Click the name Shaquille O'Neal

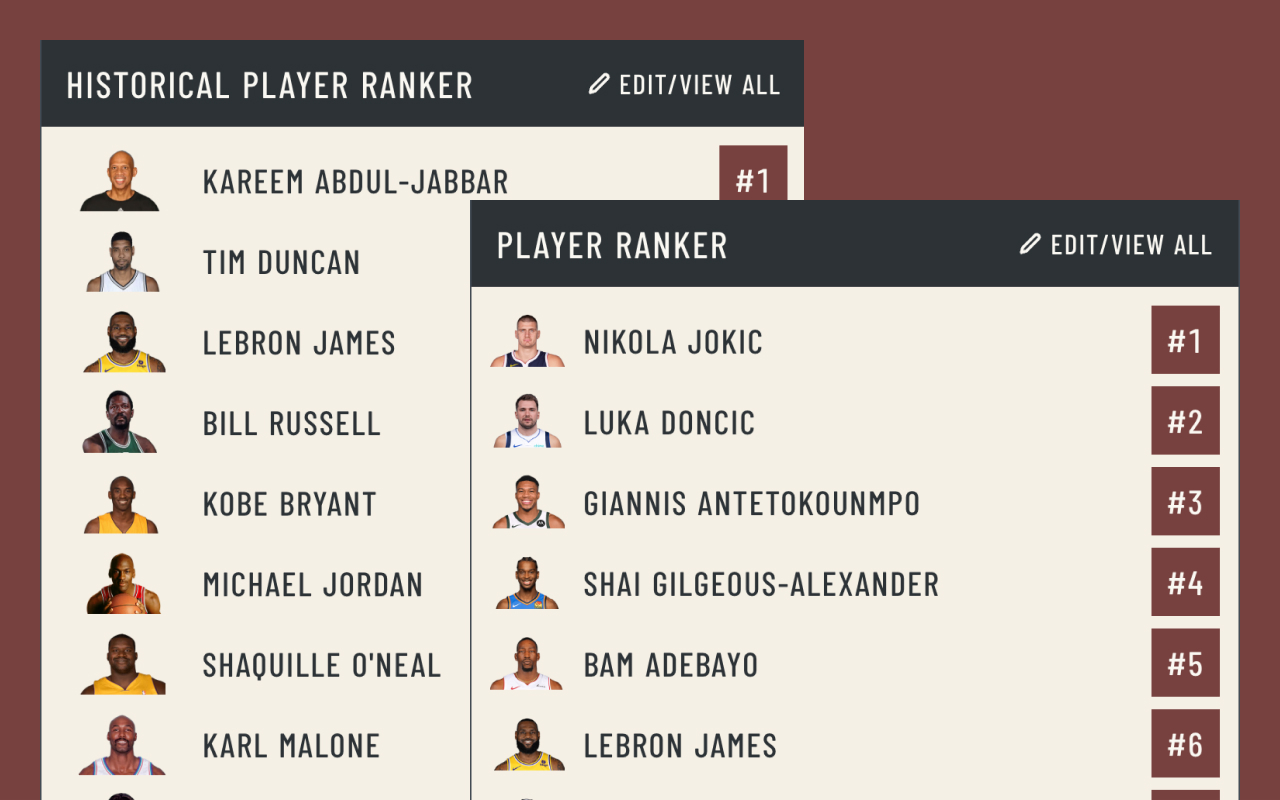pyautogui.click(x=321, y=663)
